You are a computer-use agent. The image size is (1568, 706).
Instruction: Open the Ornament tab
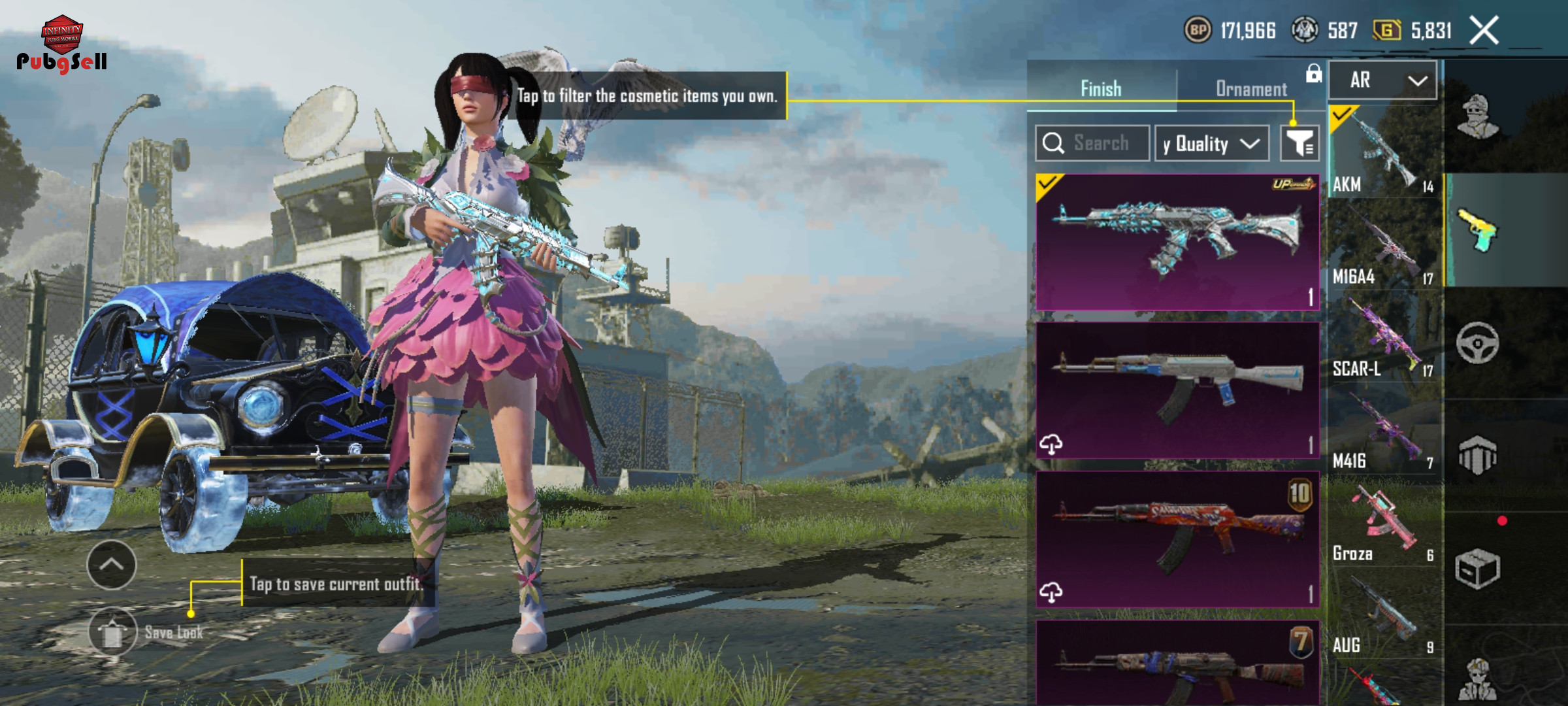tap(1250, 89)
